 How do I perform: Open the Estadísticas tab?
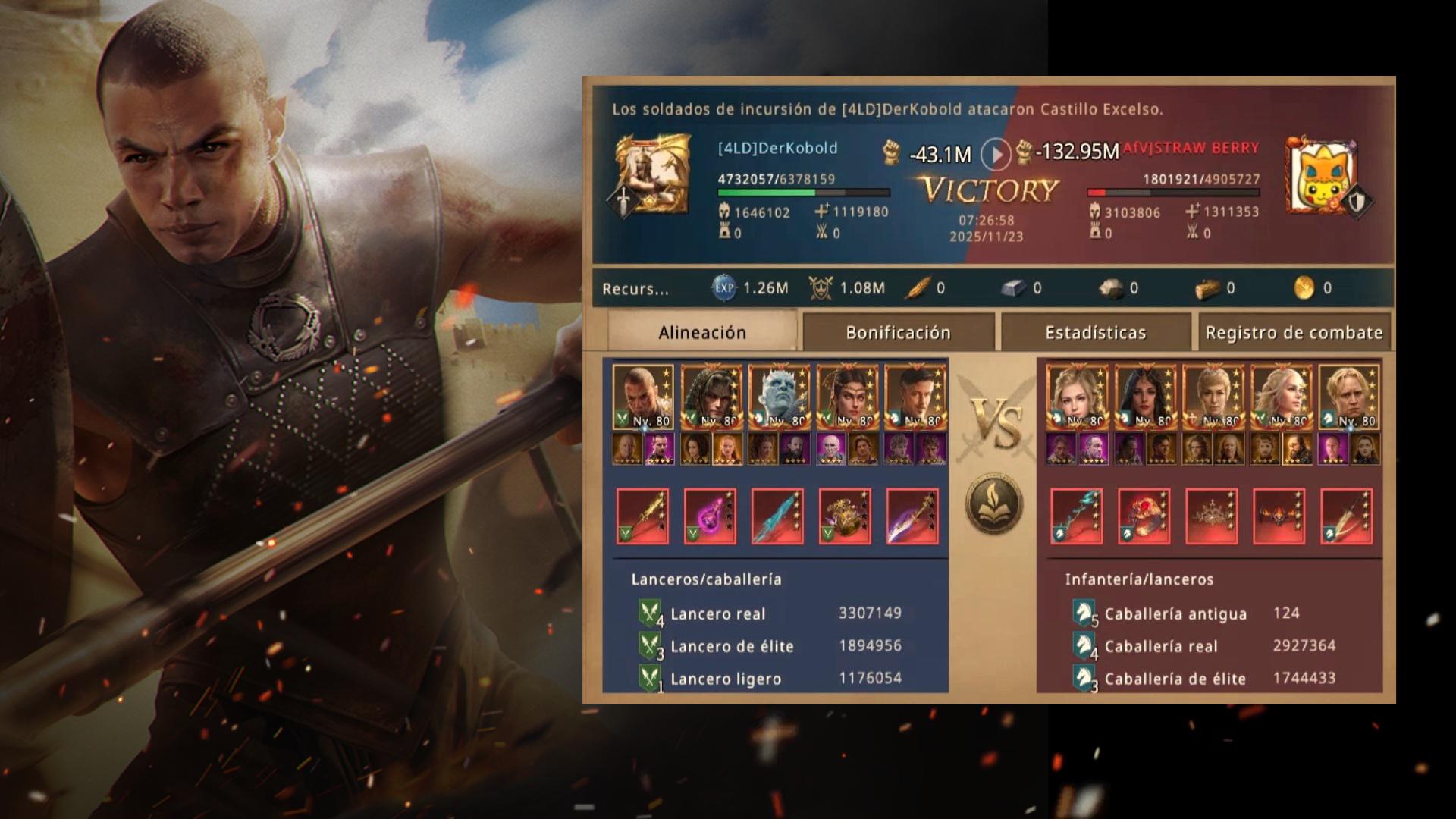pyautogui.click(x=1095, y=332)
